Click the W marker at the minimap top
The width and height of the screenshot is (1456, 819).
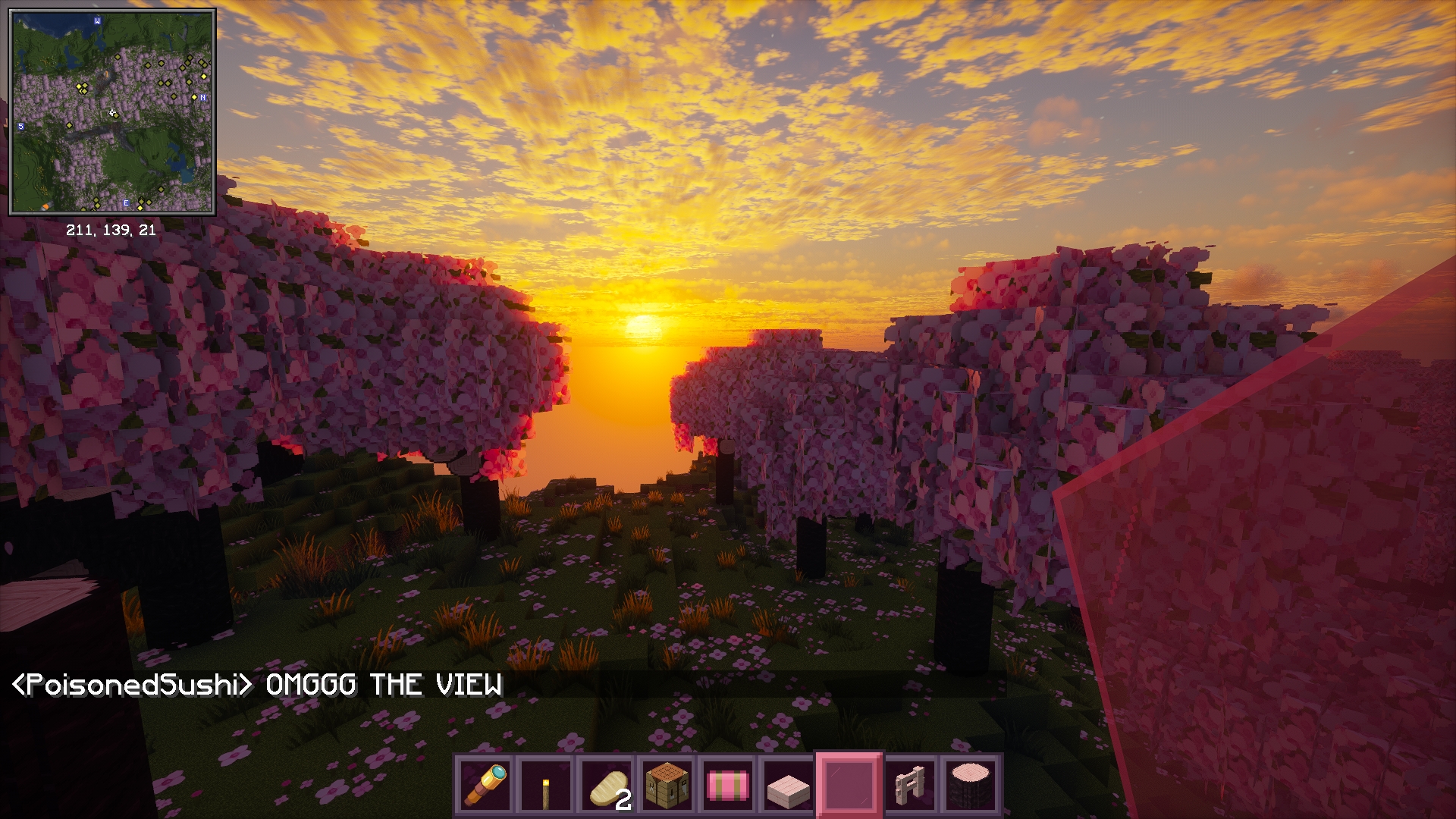pos(96,21)
